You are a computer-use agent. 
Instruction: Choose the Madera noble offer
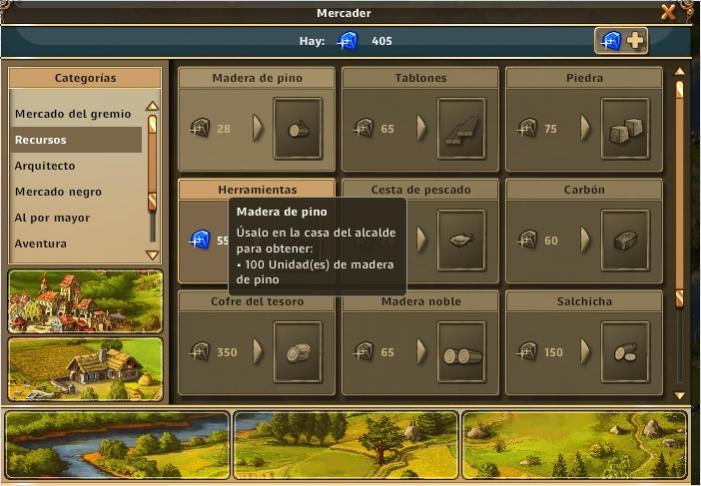pyautogui.click(x=461, y=352)
